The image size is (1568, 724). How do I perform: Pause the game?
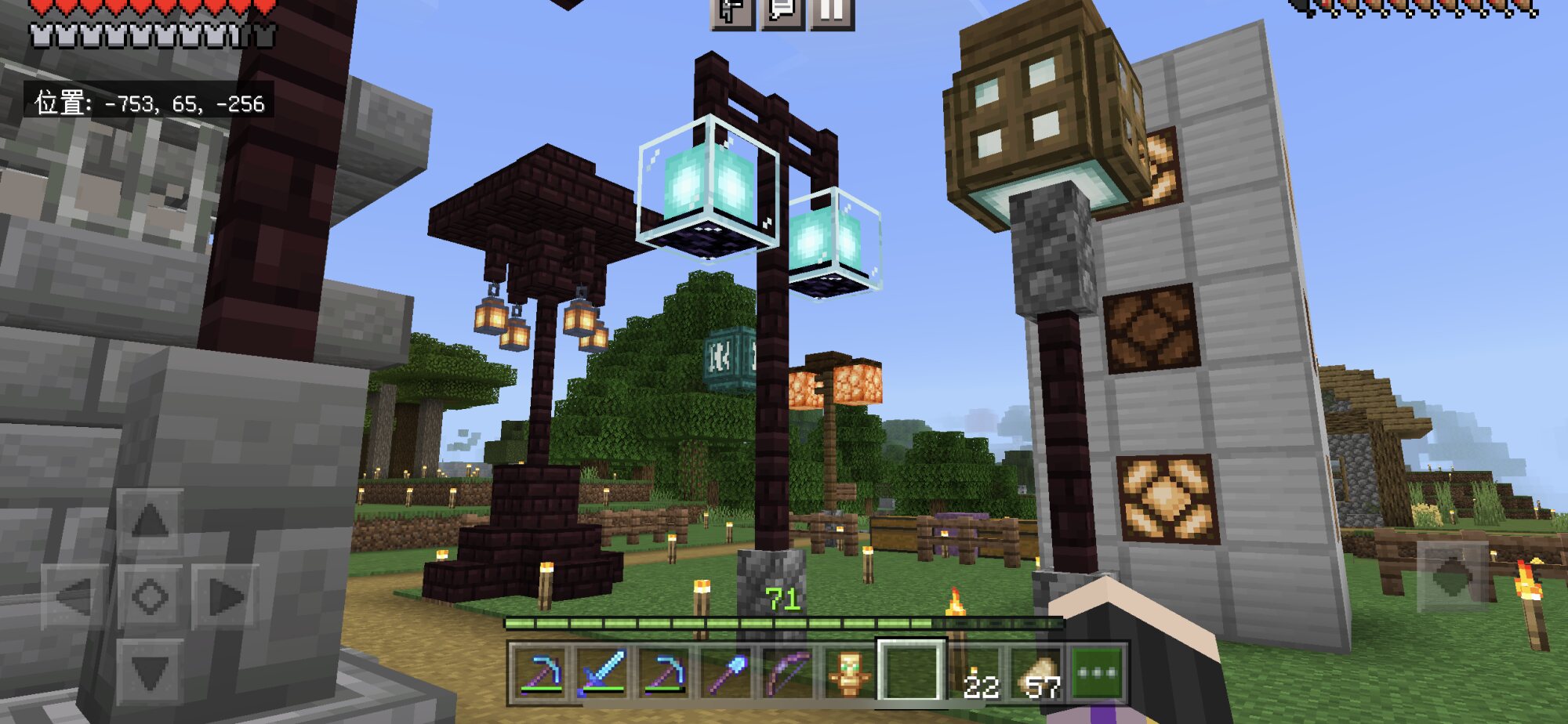832,11
